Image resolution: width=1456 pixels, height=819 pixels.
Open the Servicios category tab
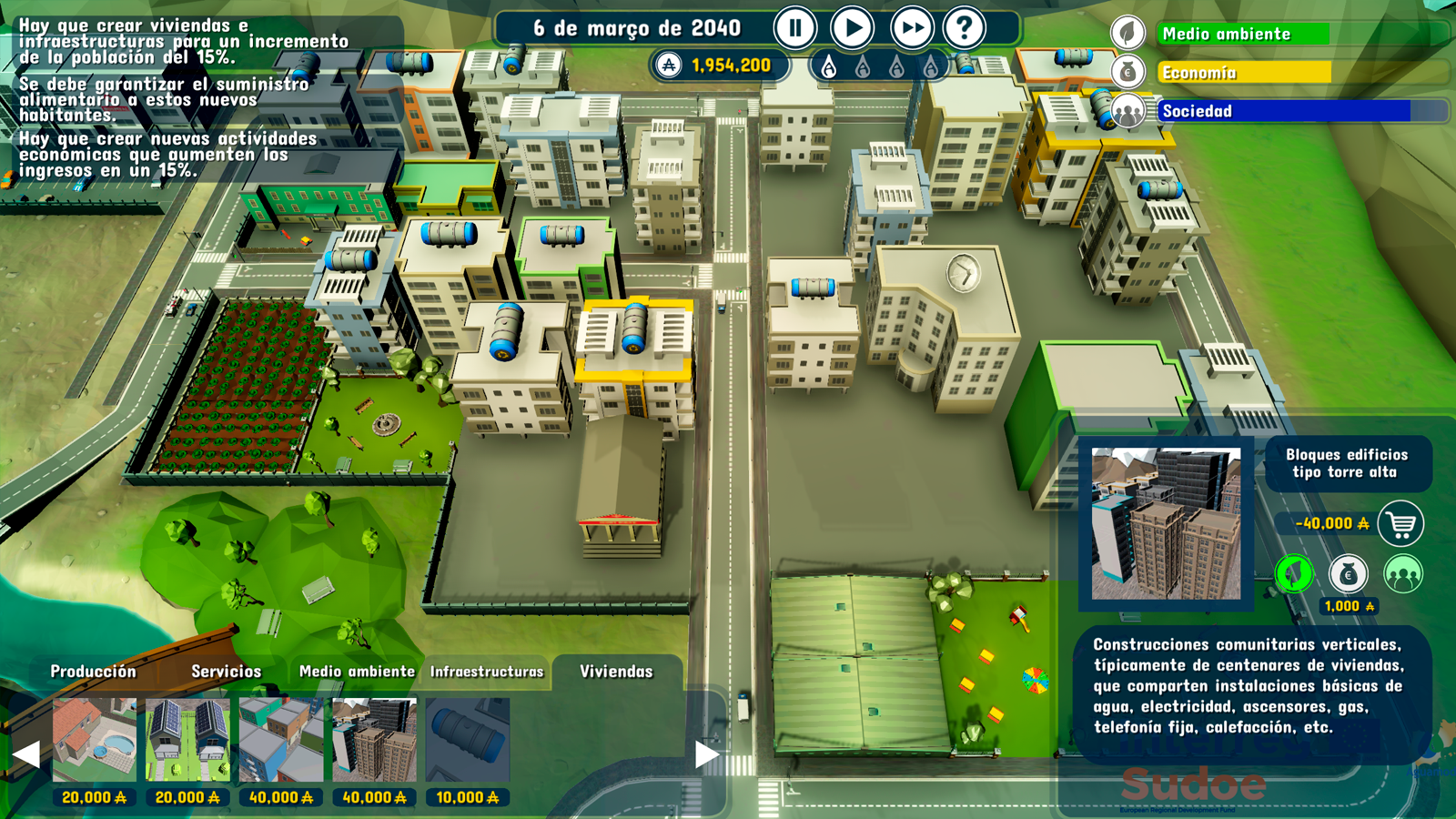click(226, 672)
